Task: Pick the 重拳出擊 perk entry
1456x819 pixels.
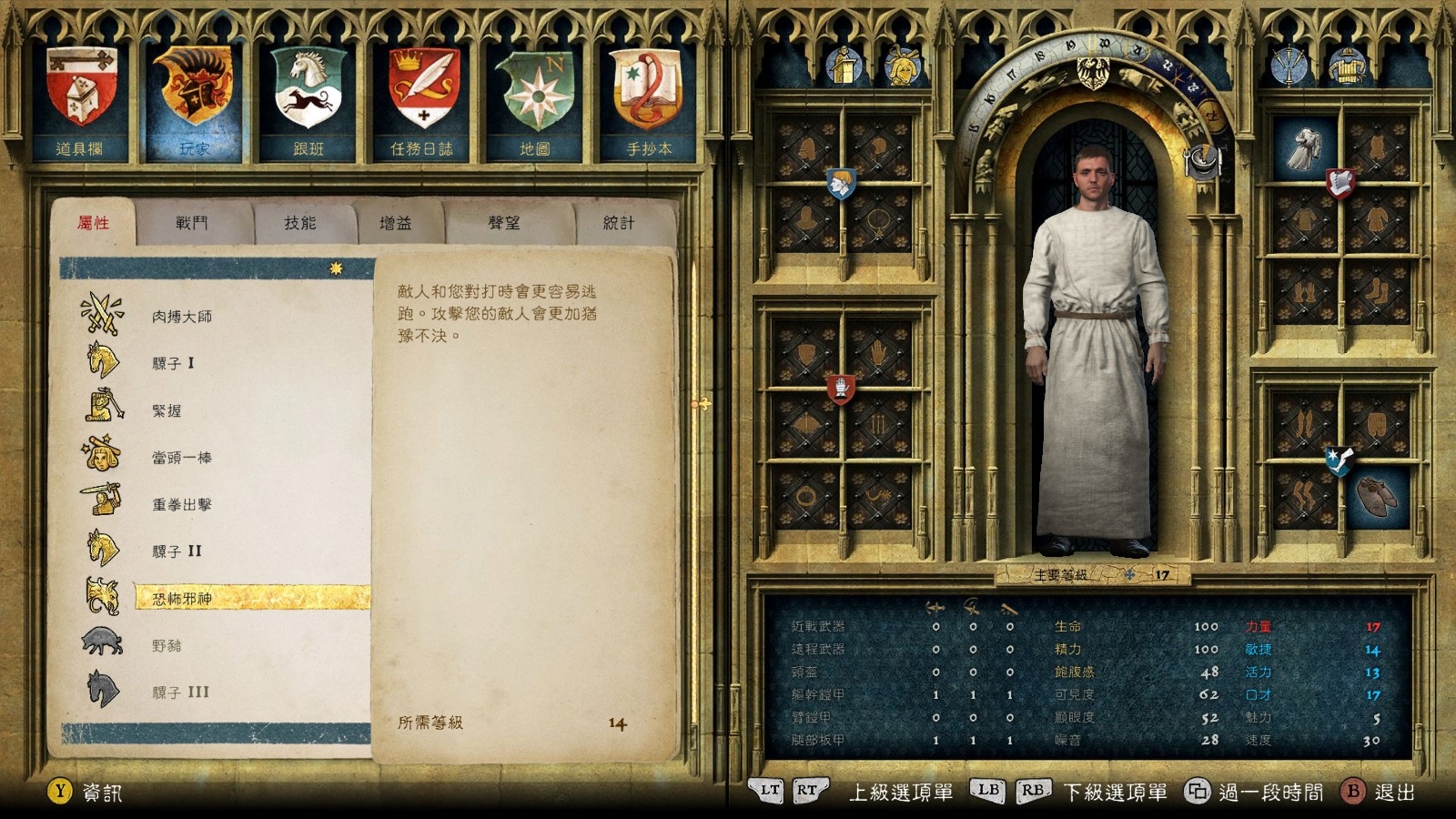Action: coord(182,504)
